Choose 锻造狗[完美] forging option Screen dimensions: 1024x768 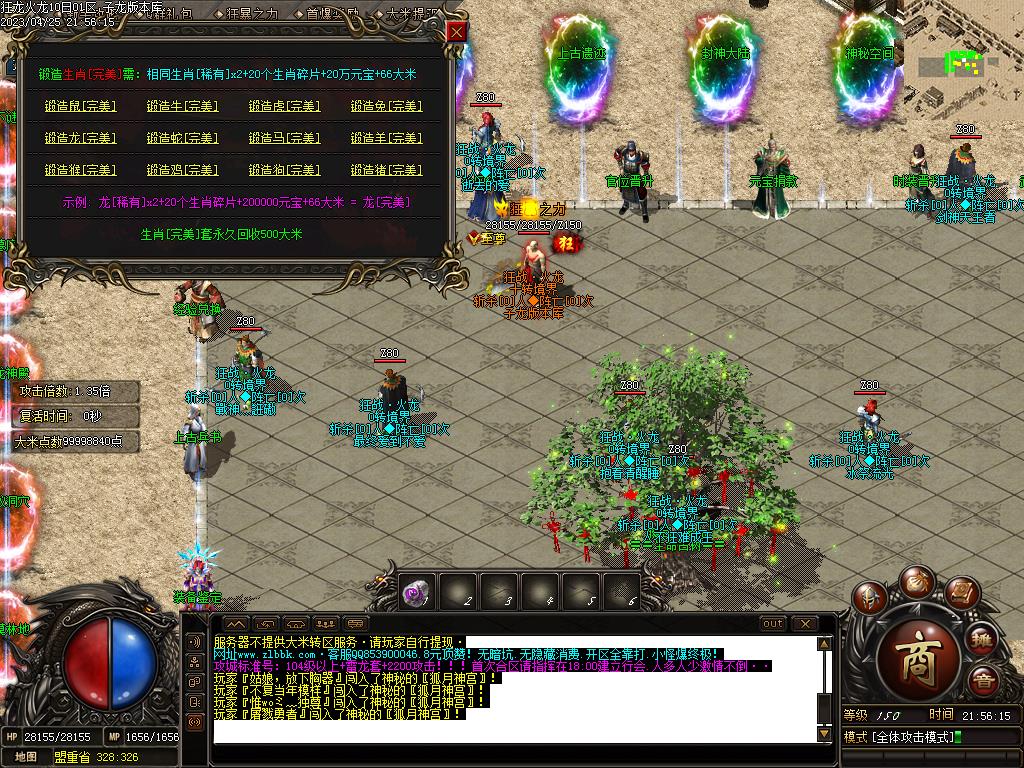[284, 170]
